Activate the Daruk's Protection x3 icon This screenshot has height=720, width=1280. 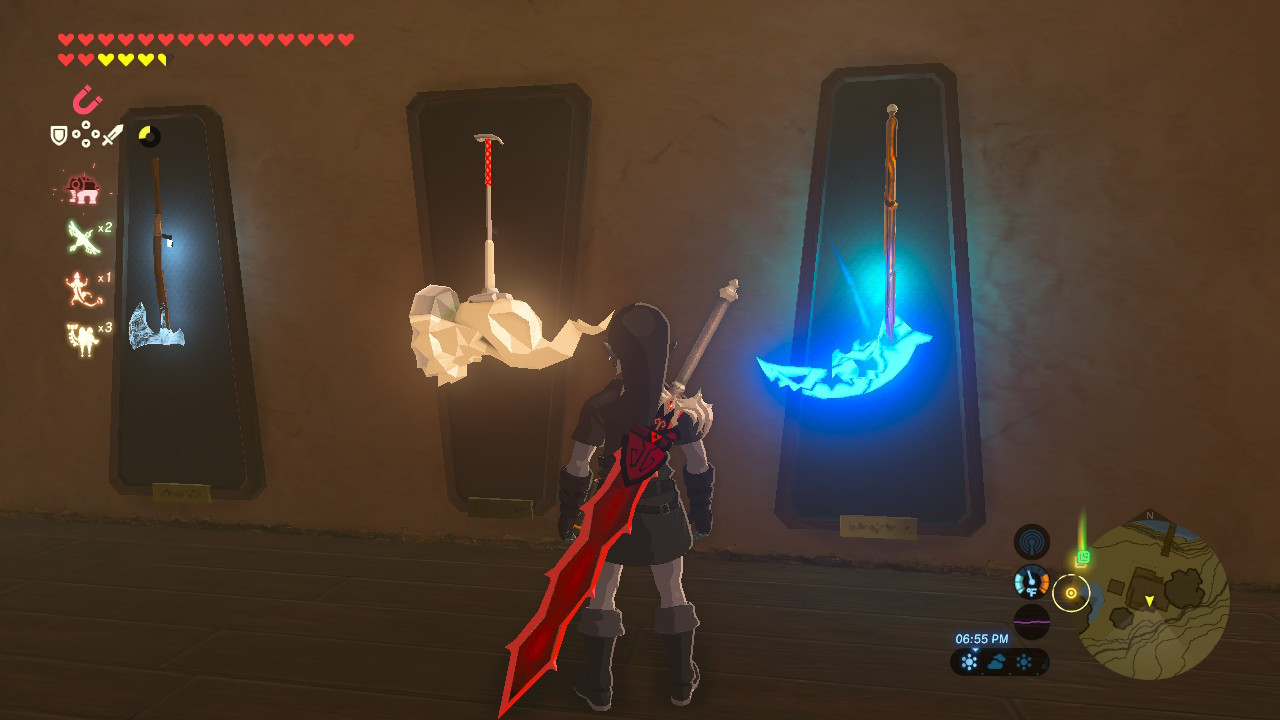pyautogui.click(x=82, y=335)
